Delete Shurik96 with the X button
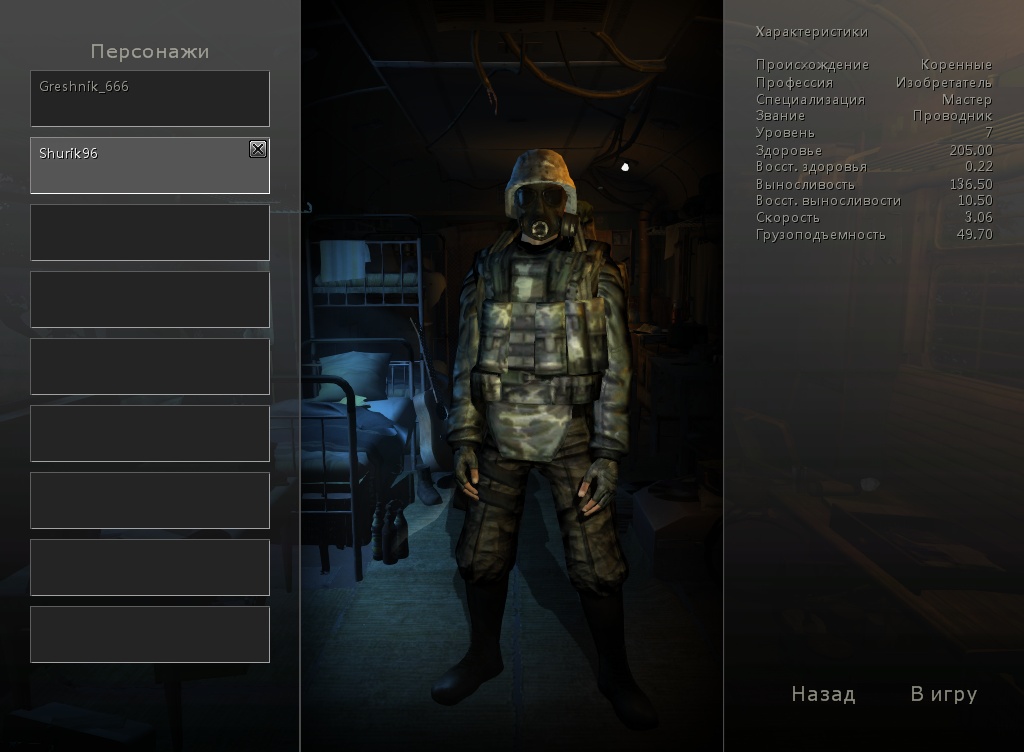The image size is (1024, 752). (x=258, y=149)
